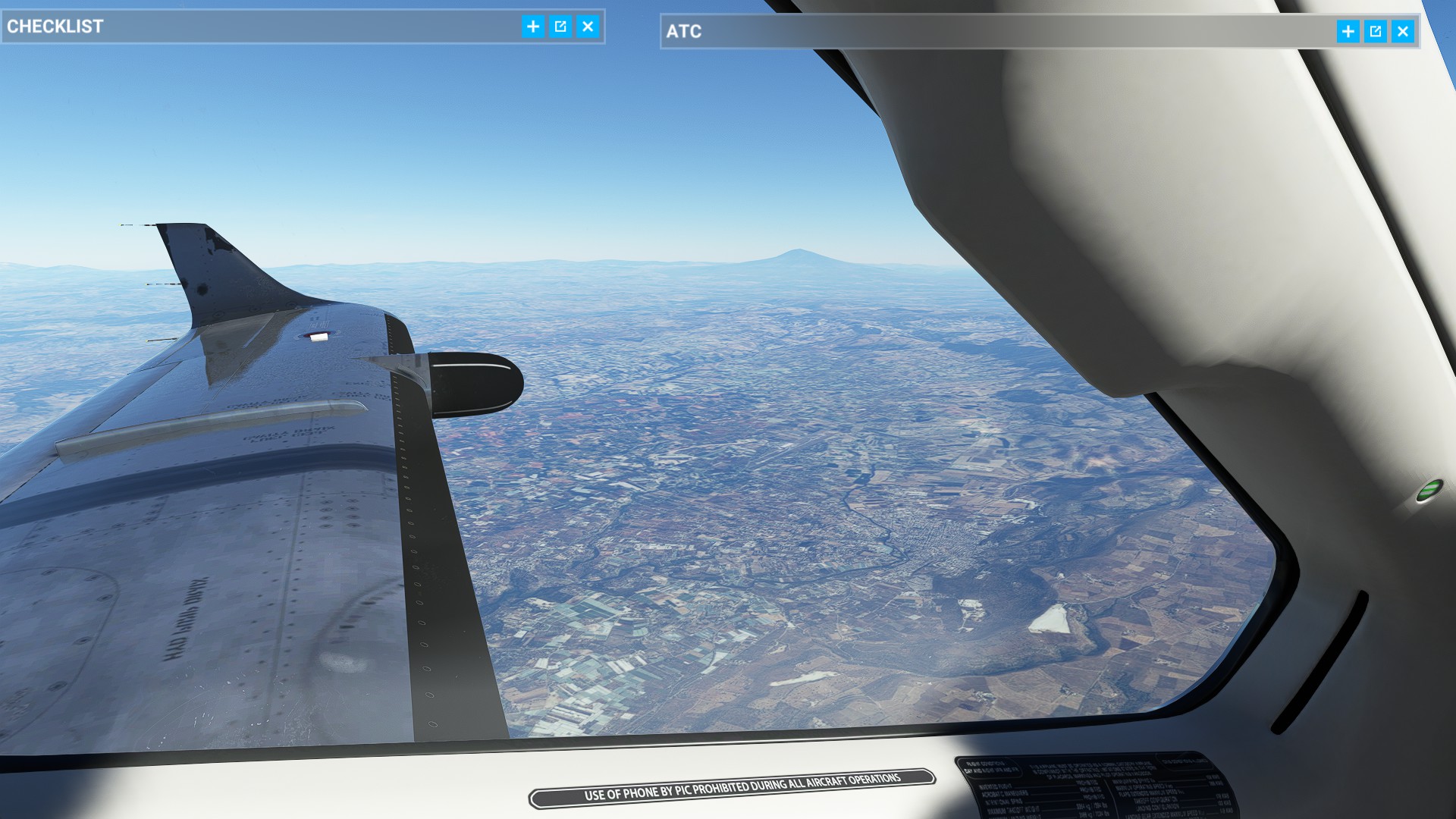The height and width of the screenshot is (819, 1456).
Task: Pop out the ATC panel window
Action: pos(1375,31)
